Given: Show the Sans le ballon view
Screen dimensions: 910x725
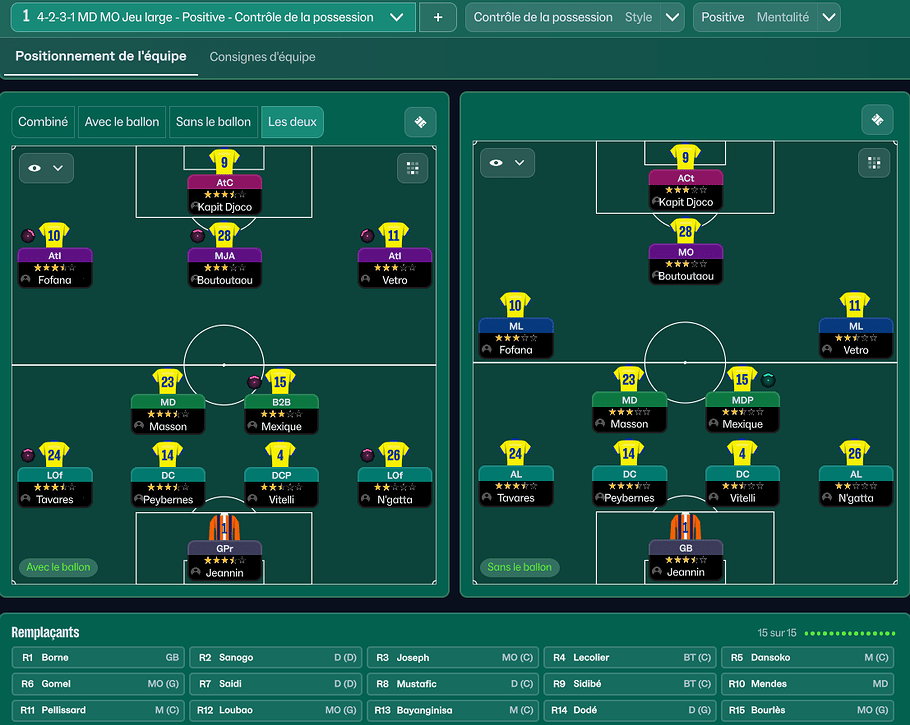Looking at the screenshot, I should [x=213, y=122].
